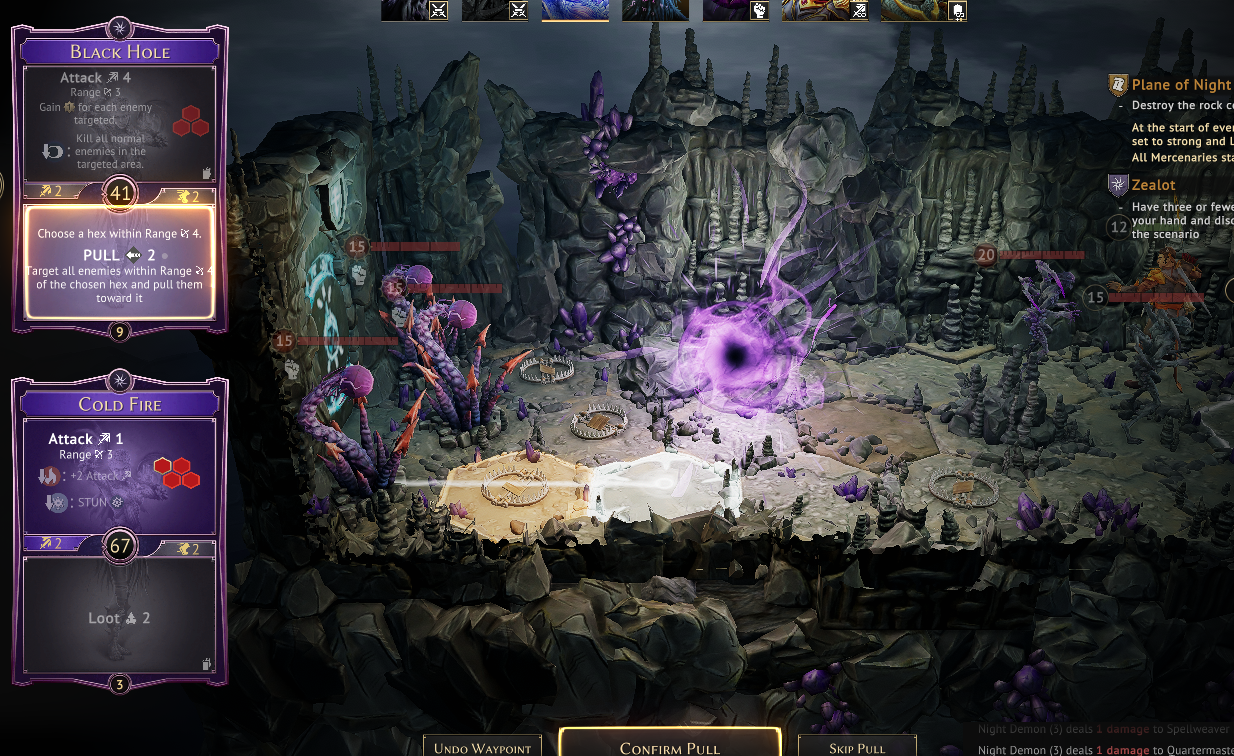Choose Cold Fire's Loot 2 bottom action
This screenshot has width=1234, height=756.
[x=120, y=616]
